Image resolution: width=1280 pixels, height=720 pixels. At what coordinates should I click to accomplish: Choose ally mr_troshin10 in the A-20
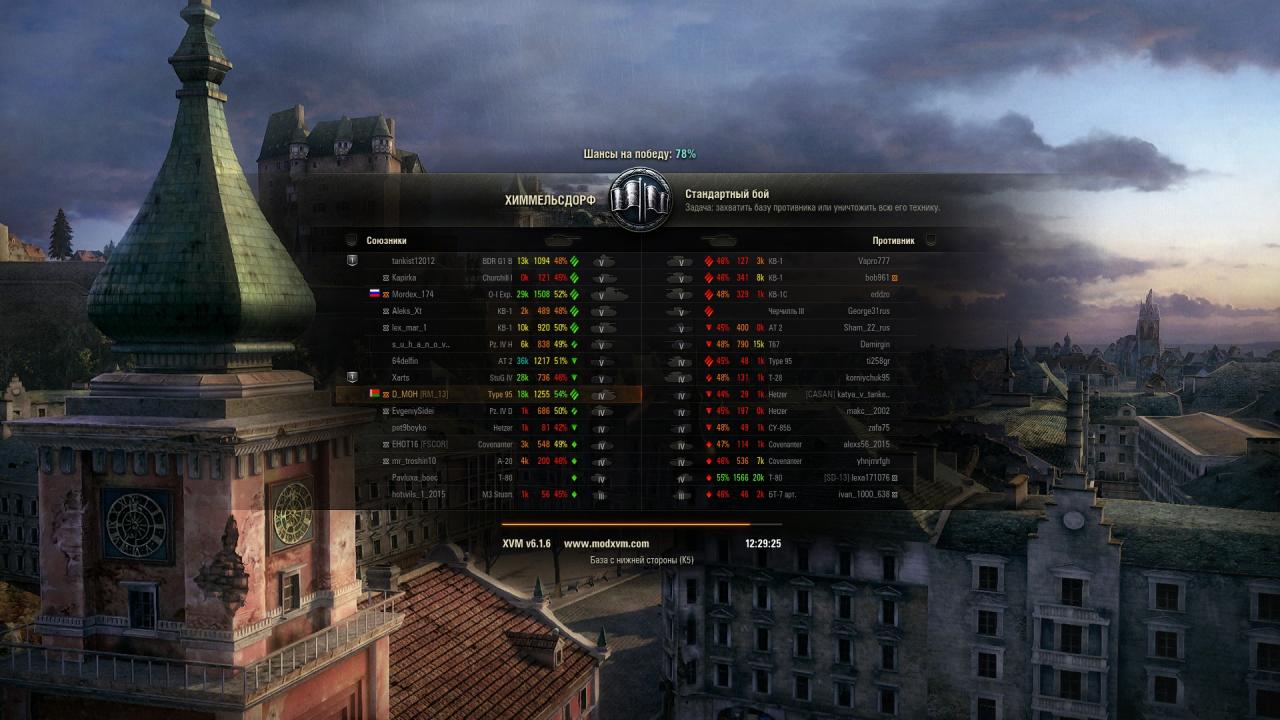[414, 461]
